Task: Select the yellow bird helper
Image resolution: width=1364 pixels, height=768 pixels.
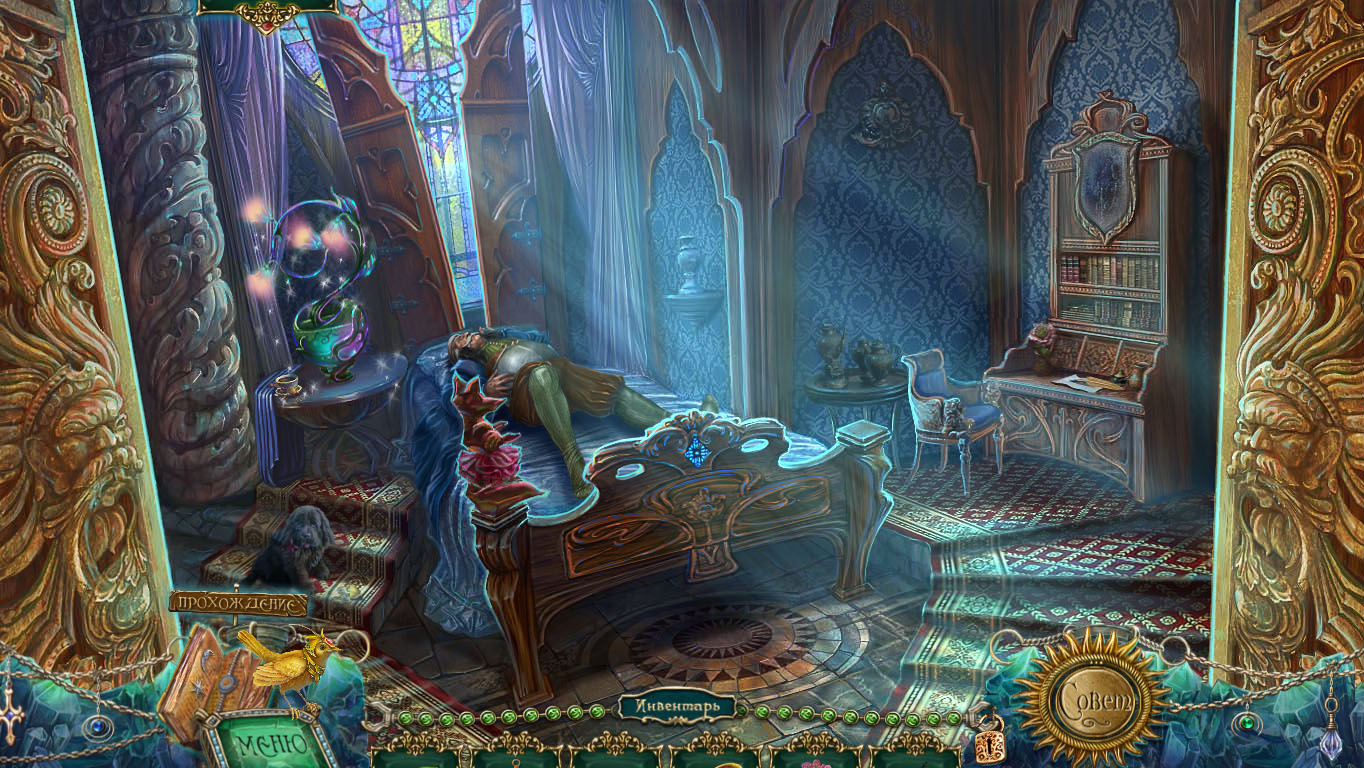Action: point(285,659)
